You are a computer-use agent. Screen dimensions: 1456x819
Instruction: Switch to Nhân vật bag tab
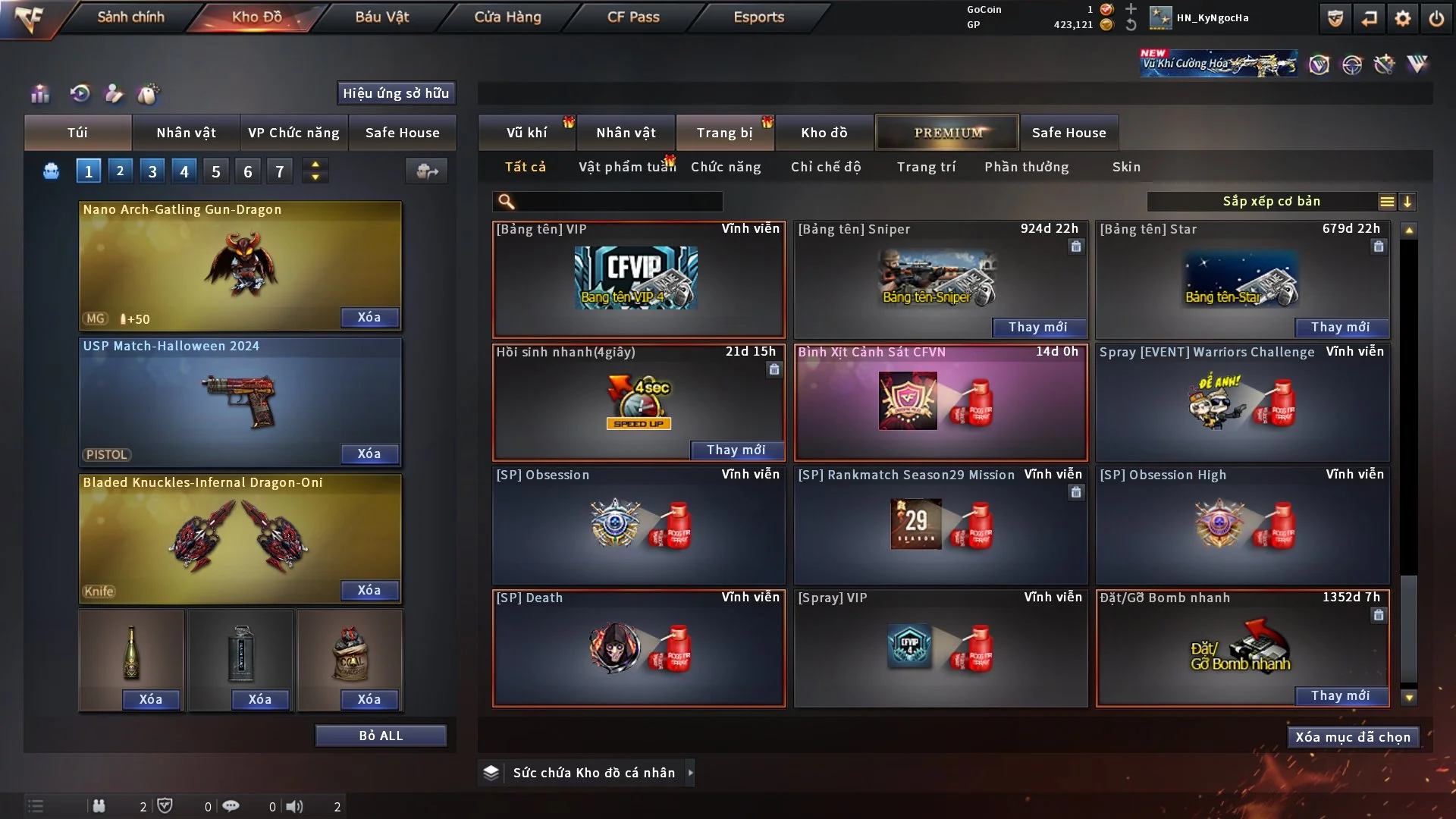point(186,133)
